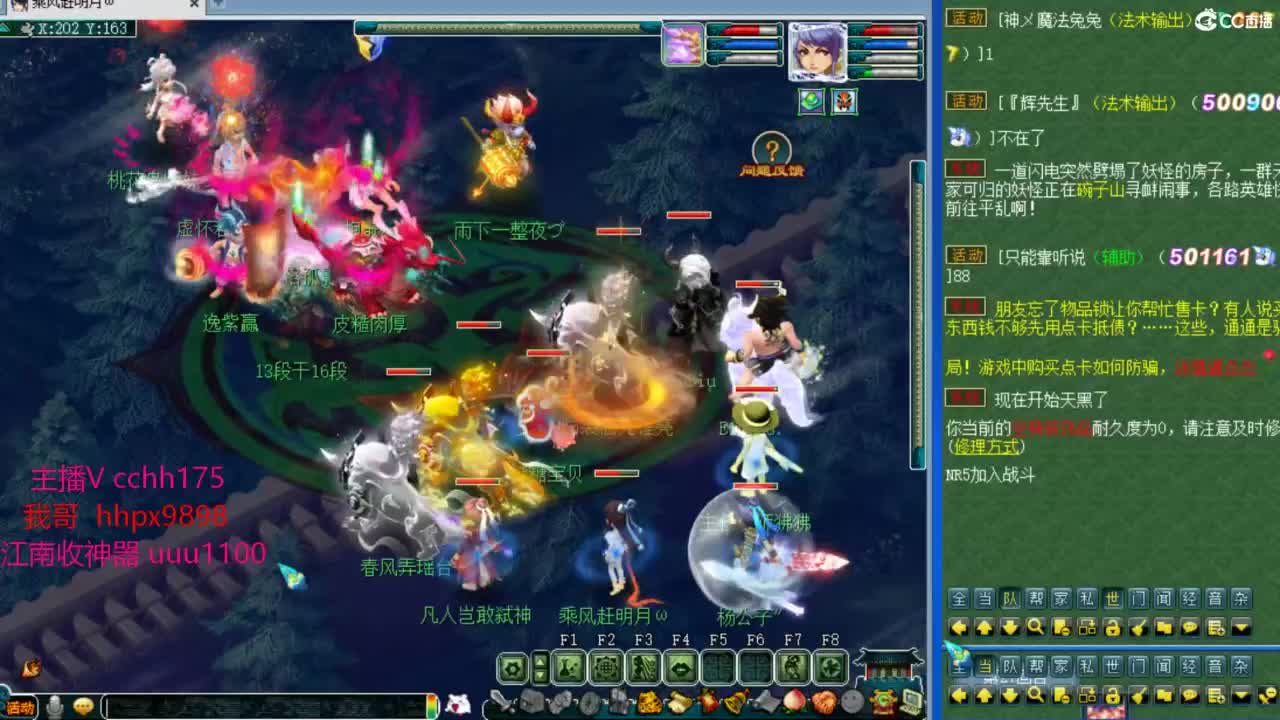Open the system settings gear on the skill bar

[x=511, y=666]
